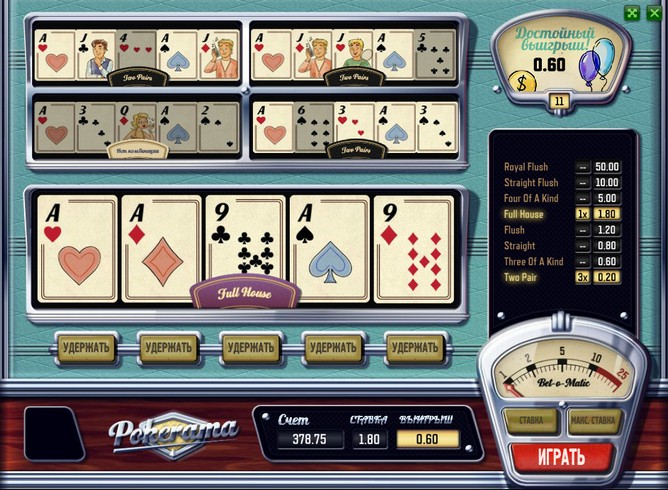Activate УДЕРЖАТЬ beneath the ace of spades
Image resolution: width=668 pixels, height=490 pixels.
pos(332,348)
